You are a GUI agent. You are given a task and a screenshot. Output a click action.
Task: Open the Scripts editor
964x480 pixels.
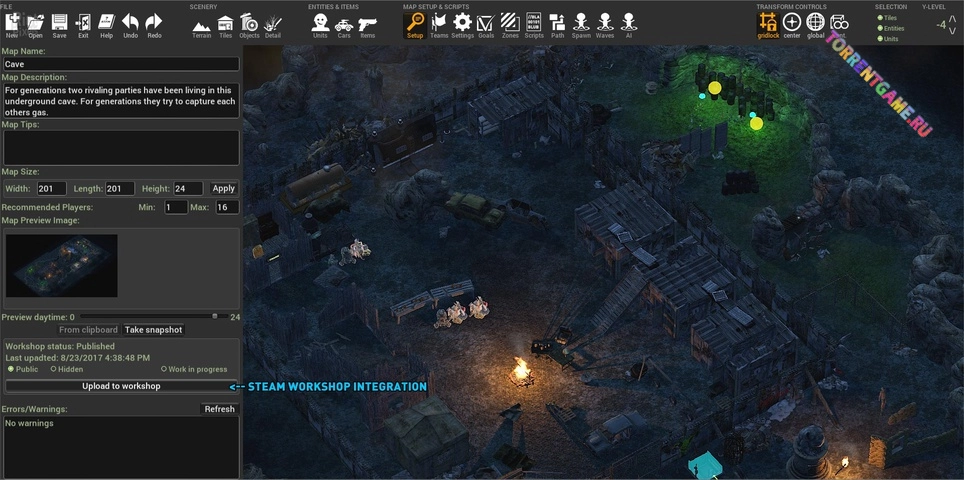coord(534,23)
